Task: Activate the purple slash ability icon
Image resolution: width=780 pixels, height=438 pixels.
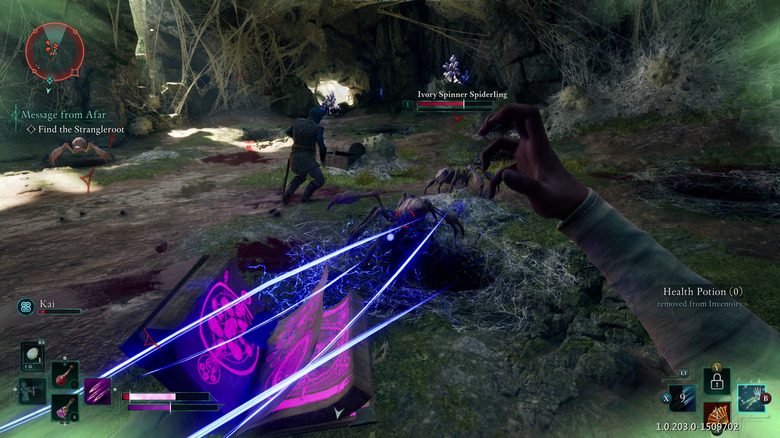Action: (x=98, y=391)
